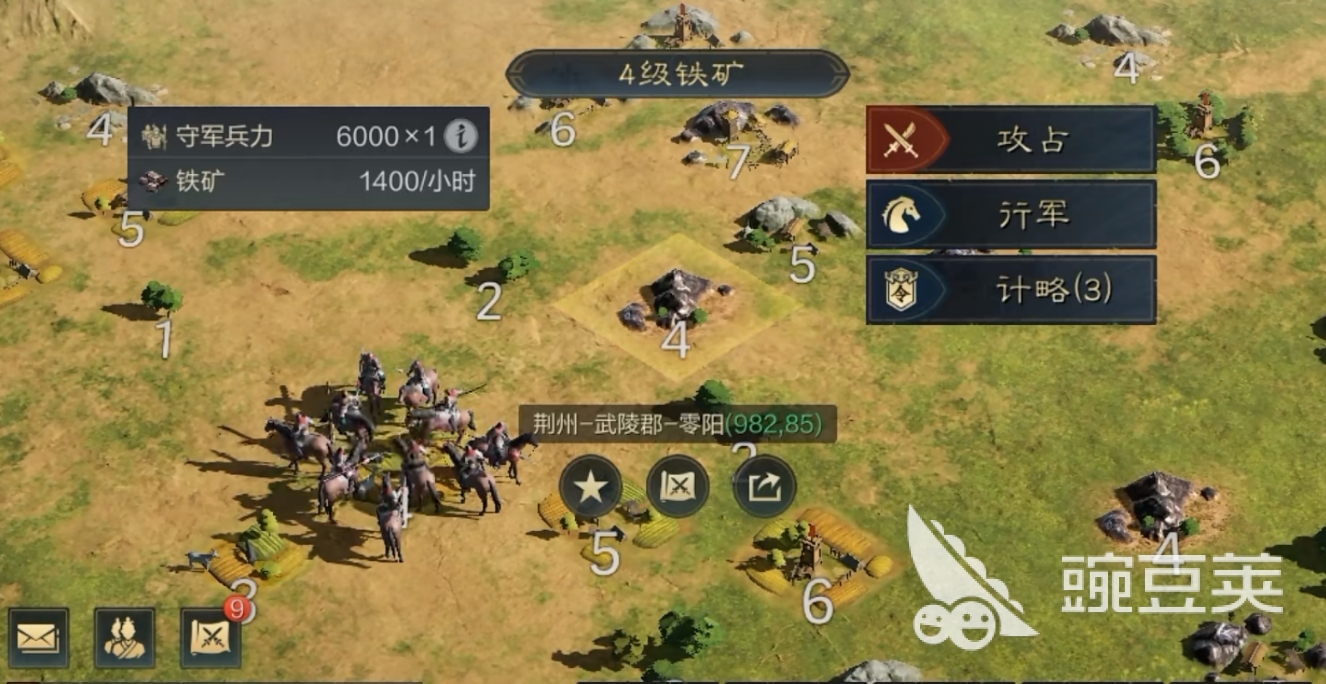Open battle reports with 9 notifications
The height and width of the screenshot is (684, 1326).
click(211, 638)
